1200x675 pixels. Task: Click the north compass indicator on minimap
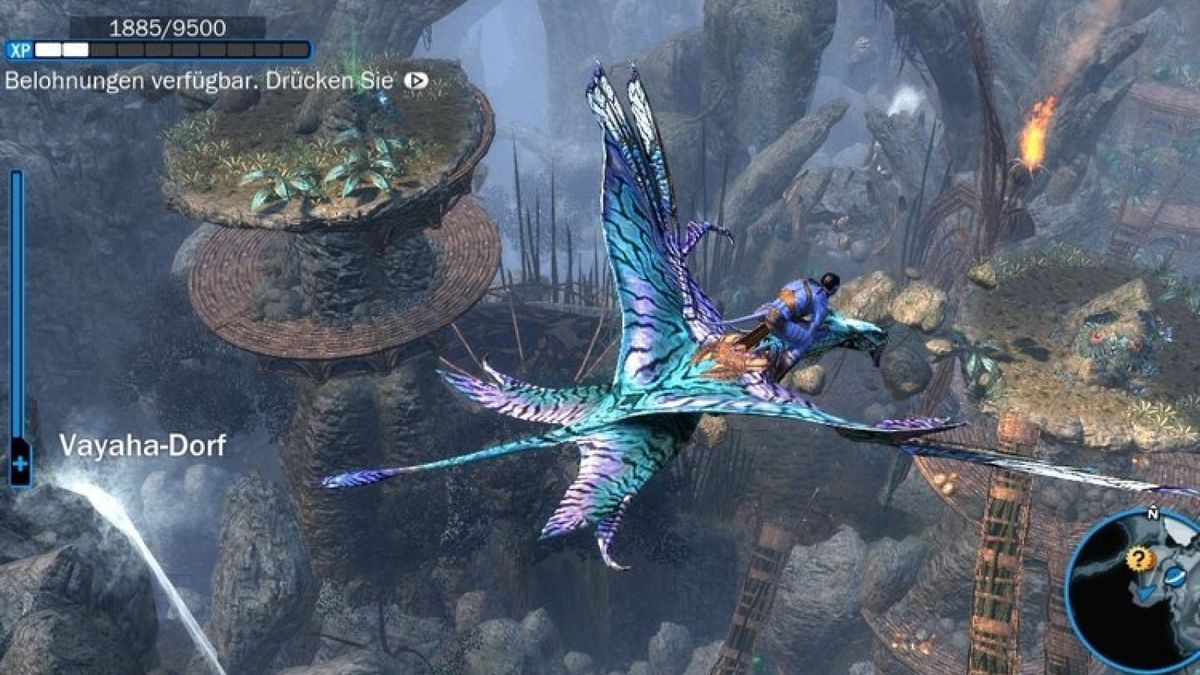(1152, 514)
